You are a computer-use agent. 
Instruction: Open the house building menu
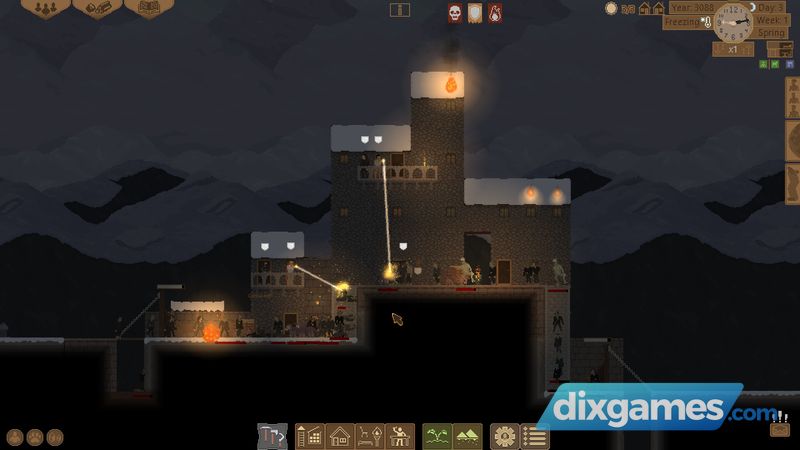pyautogui.click(x=339, y=436)
